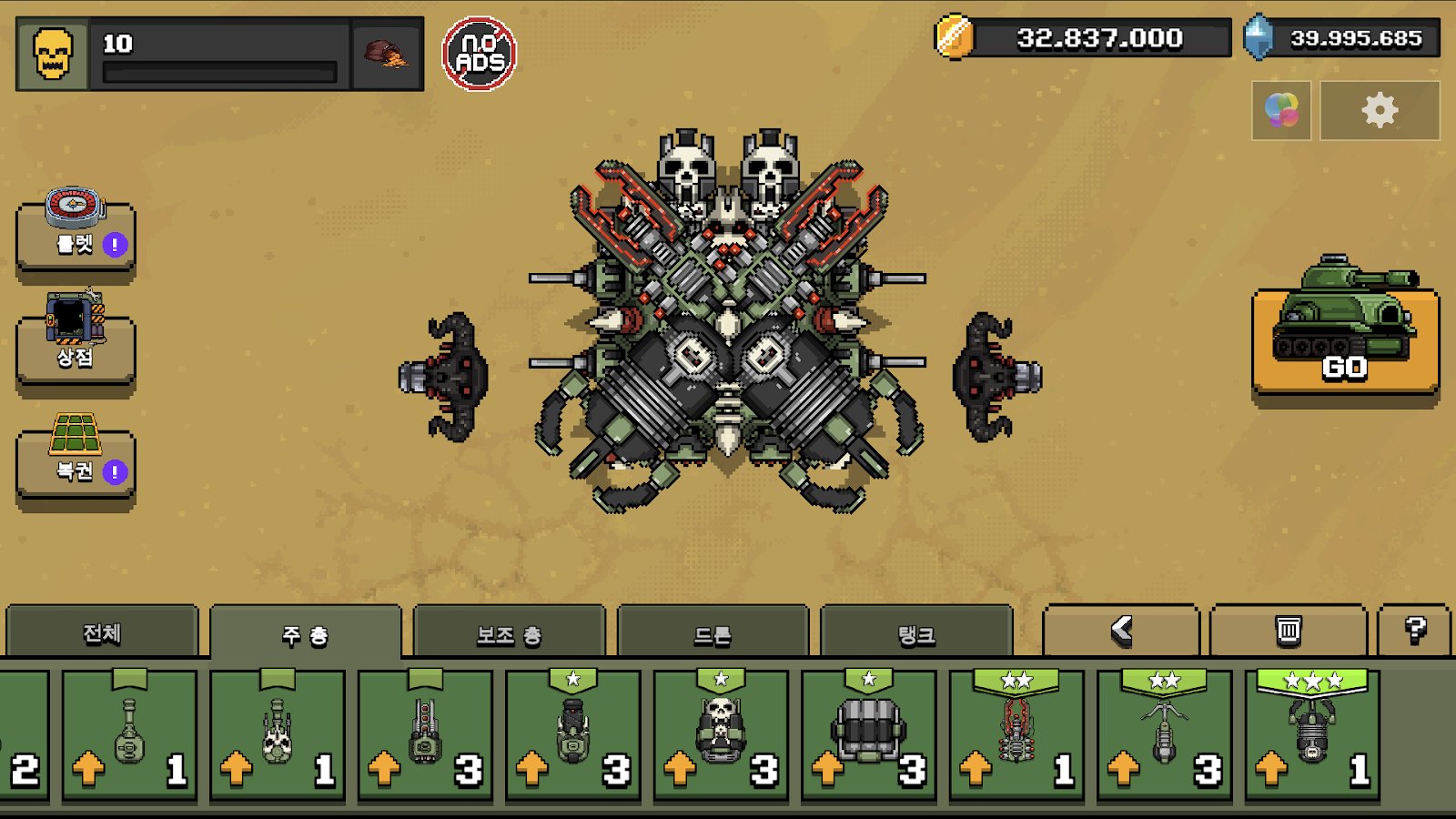Start battle with the GO tank button
The width and height of the screenshot is (1456, 819).
click(x=1344, y=341)
